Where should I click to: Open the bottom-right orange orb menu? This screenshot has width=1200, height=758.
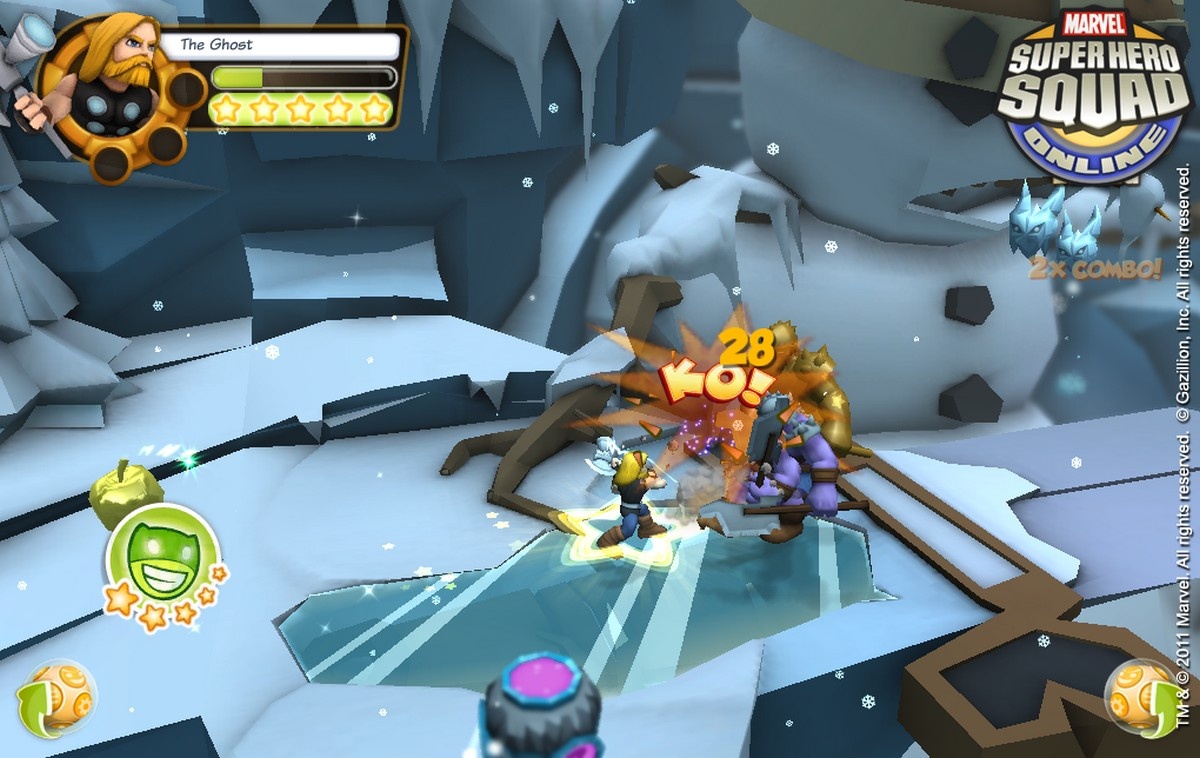tap(1141, 695)
